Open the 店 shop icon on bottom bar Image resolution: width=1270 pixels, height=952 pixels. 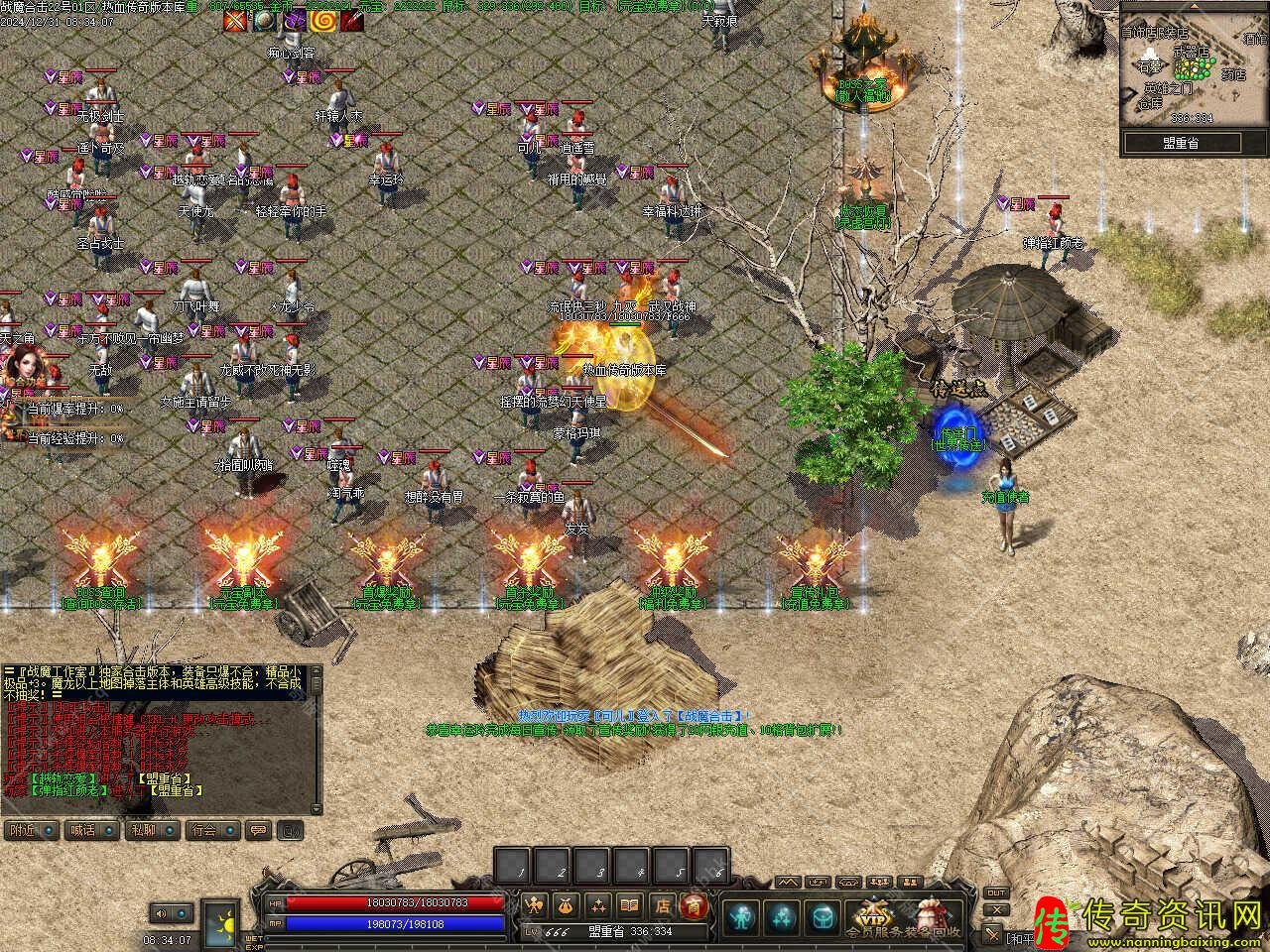coord(662,906)
